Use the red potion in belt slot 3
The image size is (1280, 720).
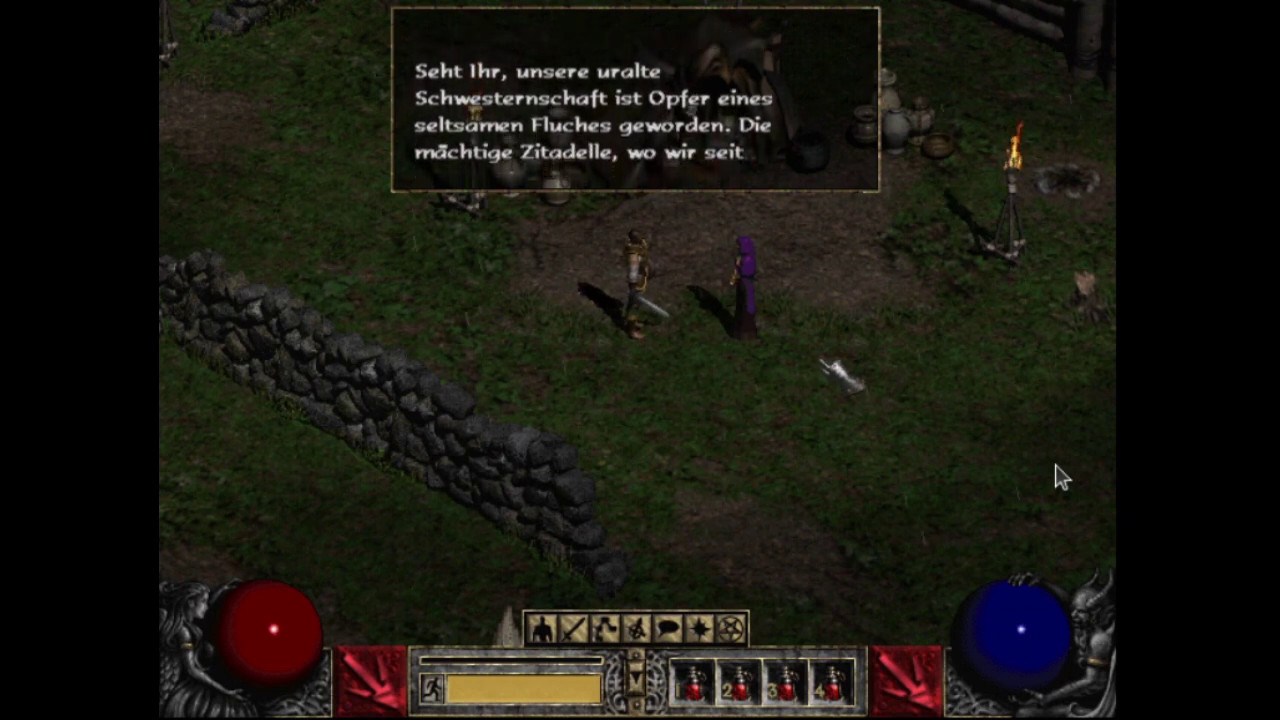pos(786,682)
